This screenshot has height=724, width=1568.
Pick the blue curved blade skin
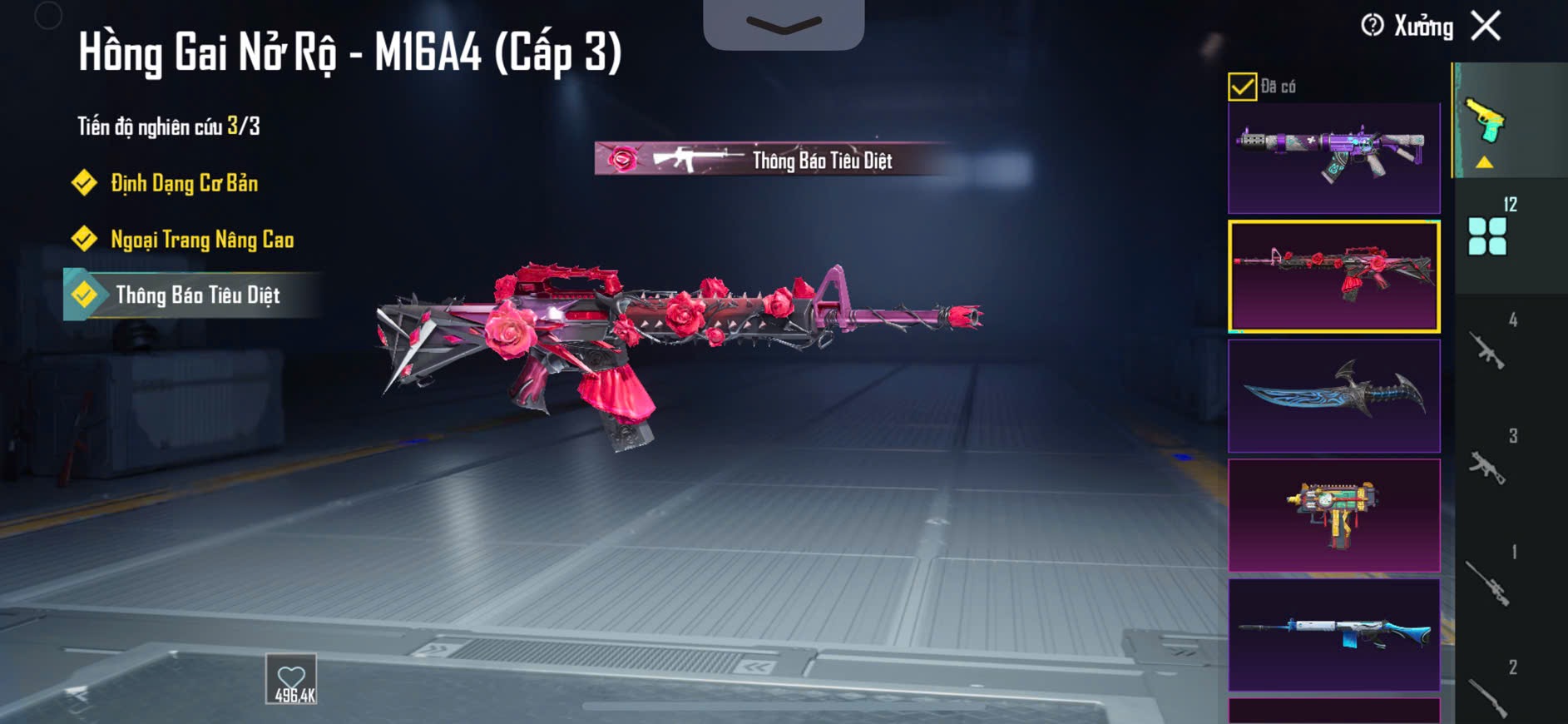point(1333,395)
